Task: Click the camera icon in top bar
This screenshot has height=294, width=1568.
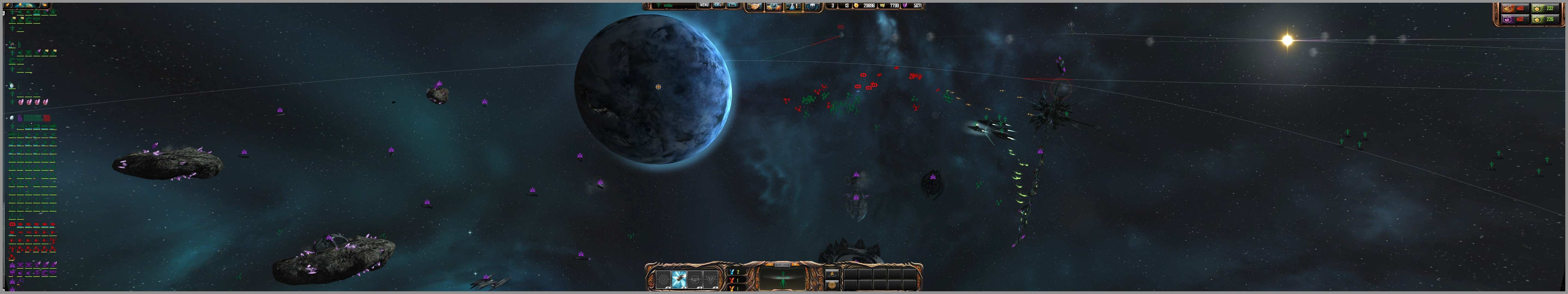Action: point(719,5)
